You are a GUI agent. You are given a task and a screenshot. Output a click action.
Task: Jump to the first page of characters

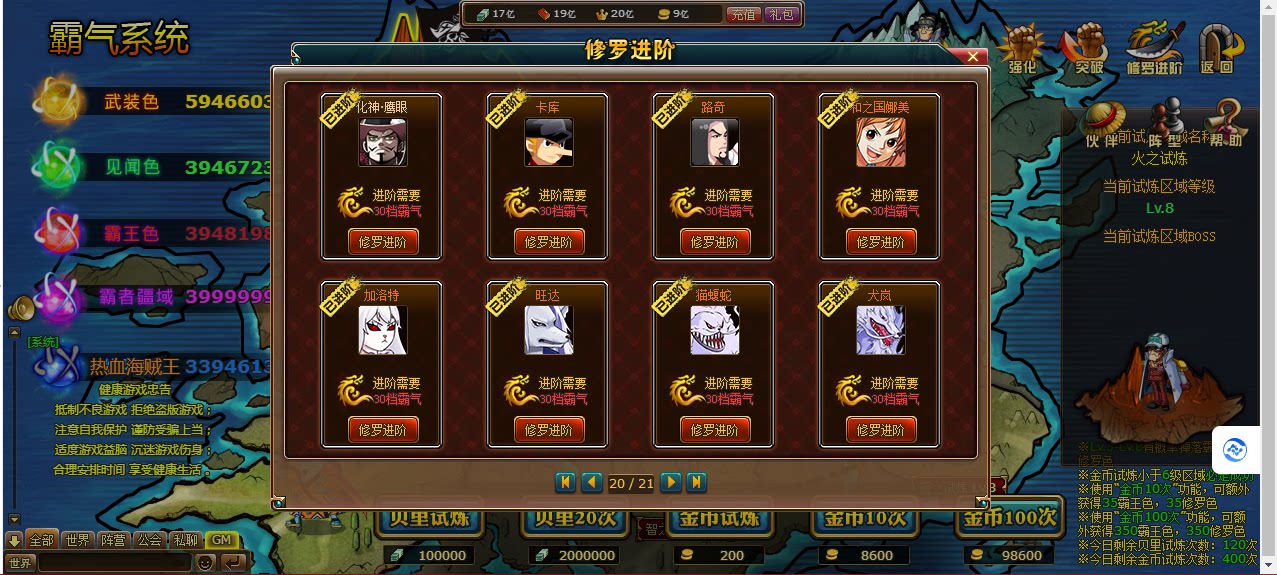click(565, 483)
